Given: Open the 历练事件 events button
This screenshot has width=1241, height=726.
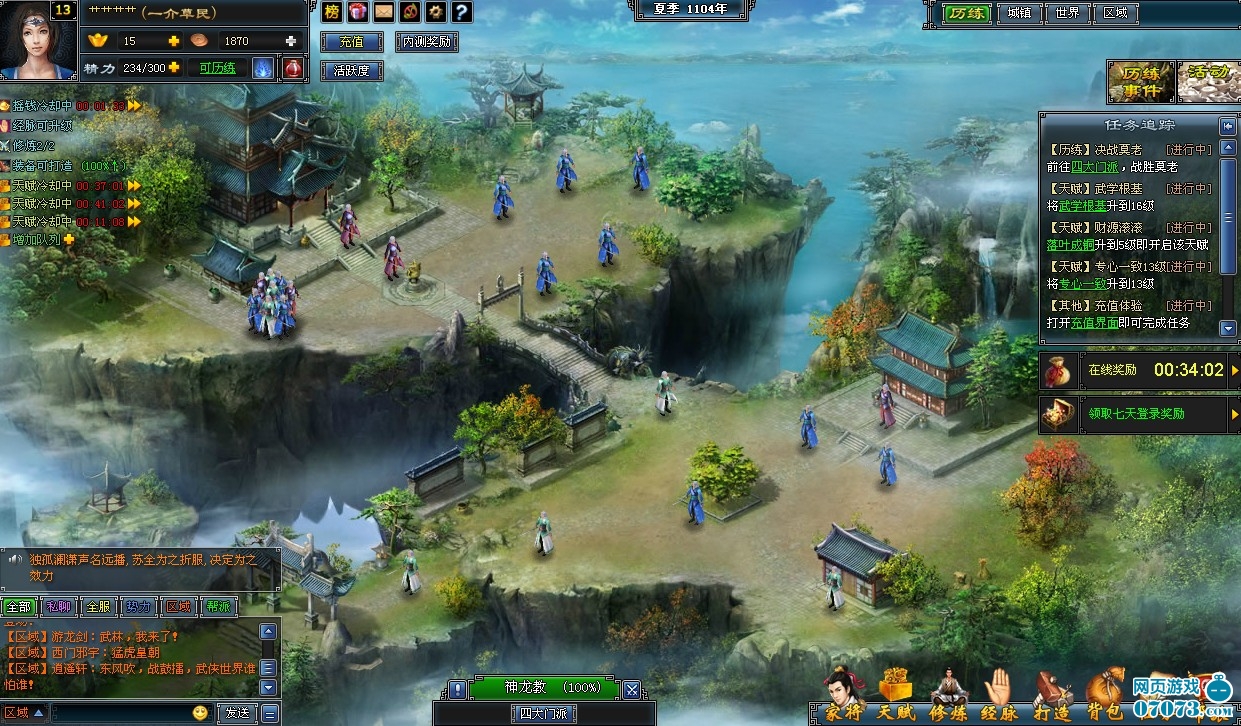Looking at the screenshot, I should coord(1138,82).
